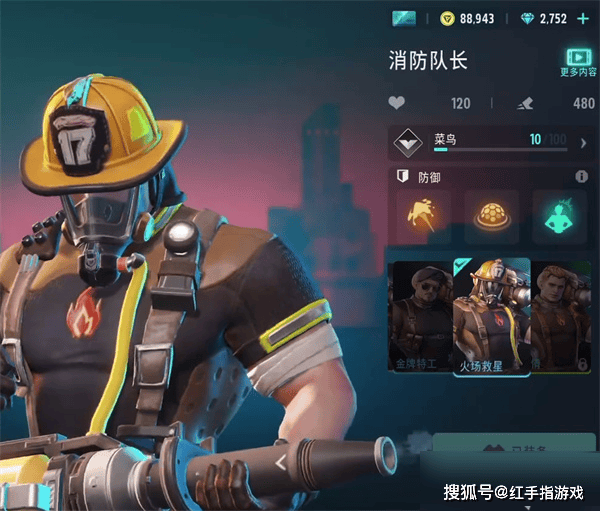Viewport: 600px width, 511px height.
Task: Open the 更多内容 video button
Action: (x=576, y=61)
